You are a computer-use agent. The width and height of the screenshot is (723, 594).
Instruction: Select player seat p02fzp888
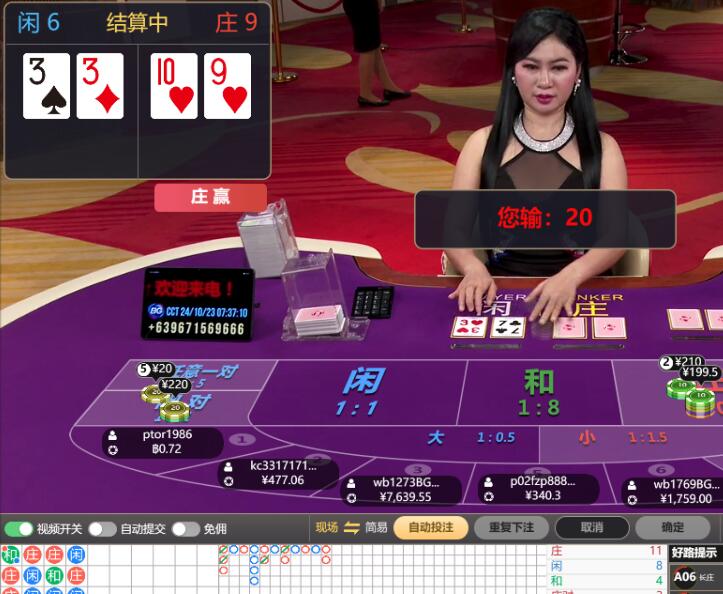[535, 487]
